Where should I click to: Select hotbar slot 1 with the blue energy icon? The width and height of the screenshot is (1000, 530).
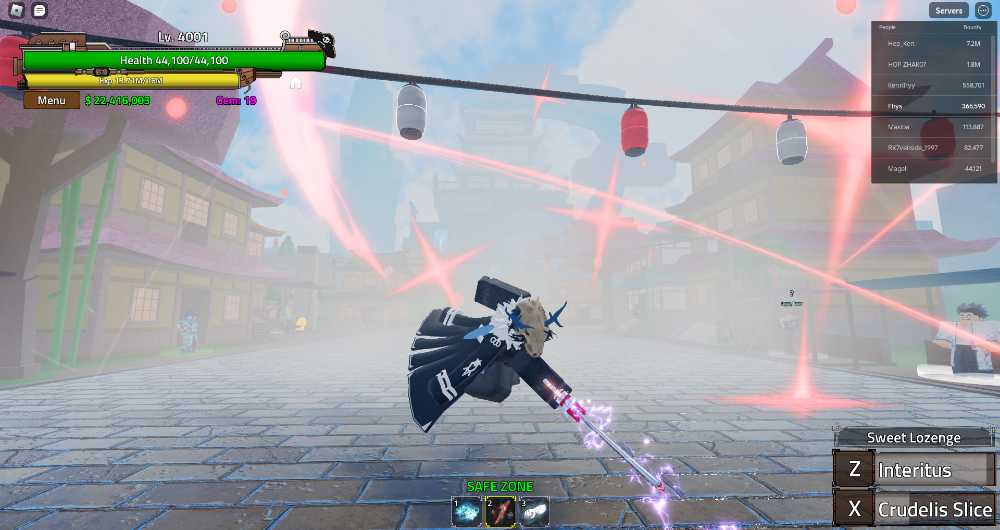[x=467, y=510]
